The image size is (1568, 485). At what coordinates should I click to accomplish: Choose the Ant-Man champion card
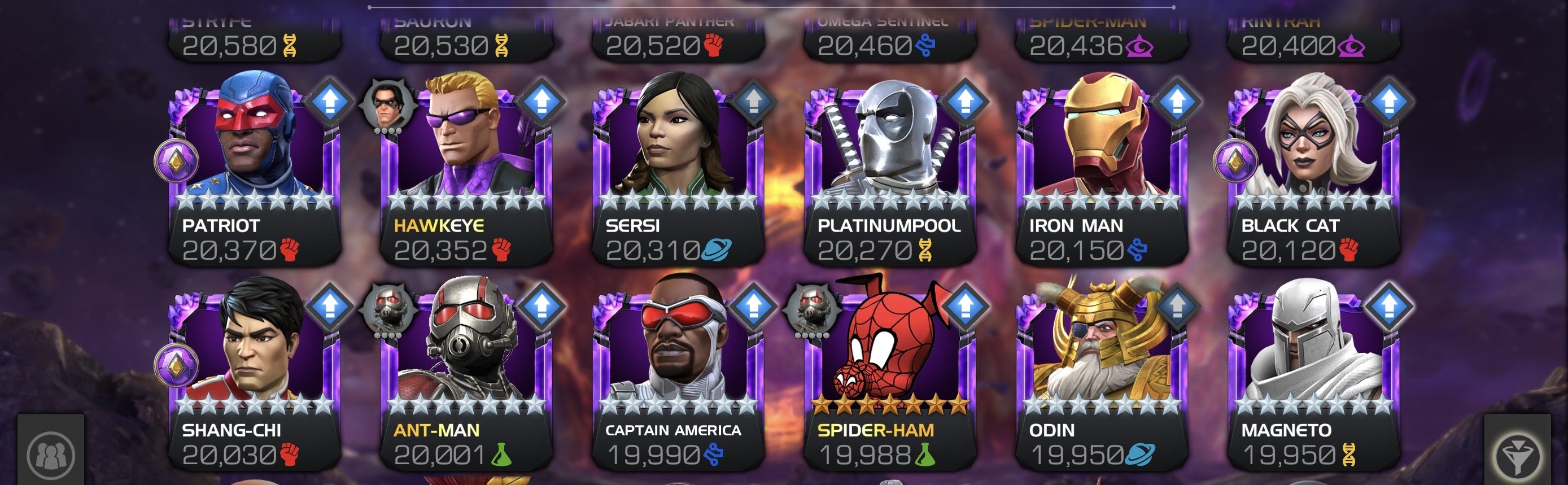[x=466, y=375]
